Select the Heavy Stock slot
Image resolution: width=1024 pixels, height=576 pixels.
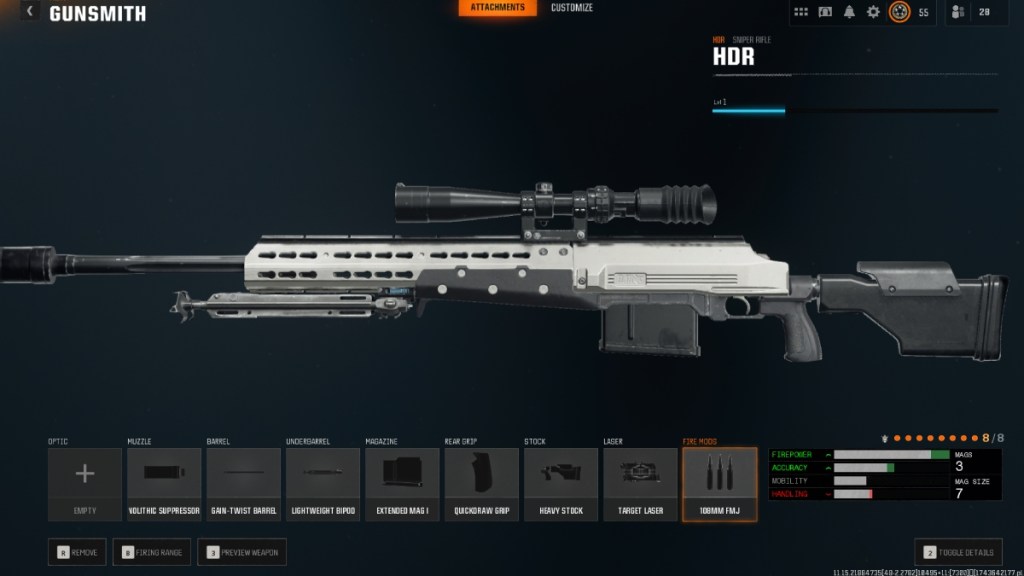[x=560, y=484]
